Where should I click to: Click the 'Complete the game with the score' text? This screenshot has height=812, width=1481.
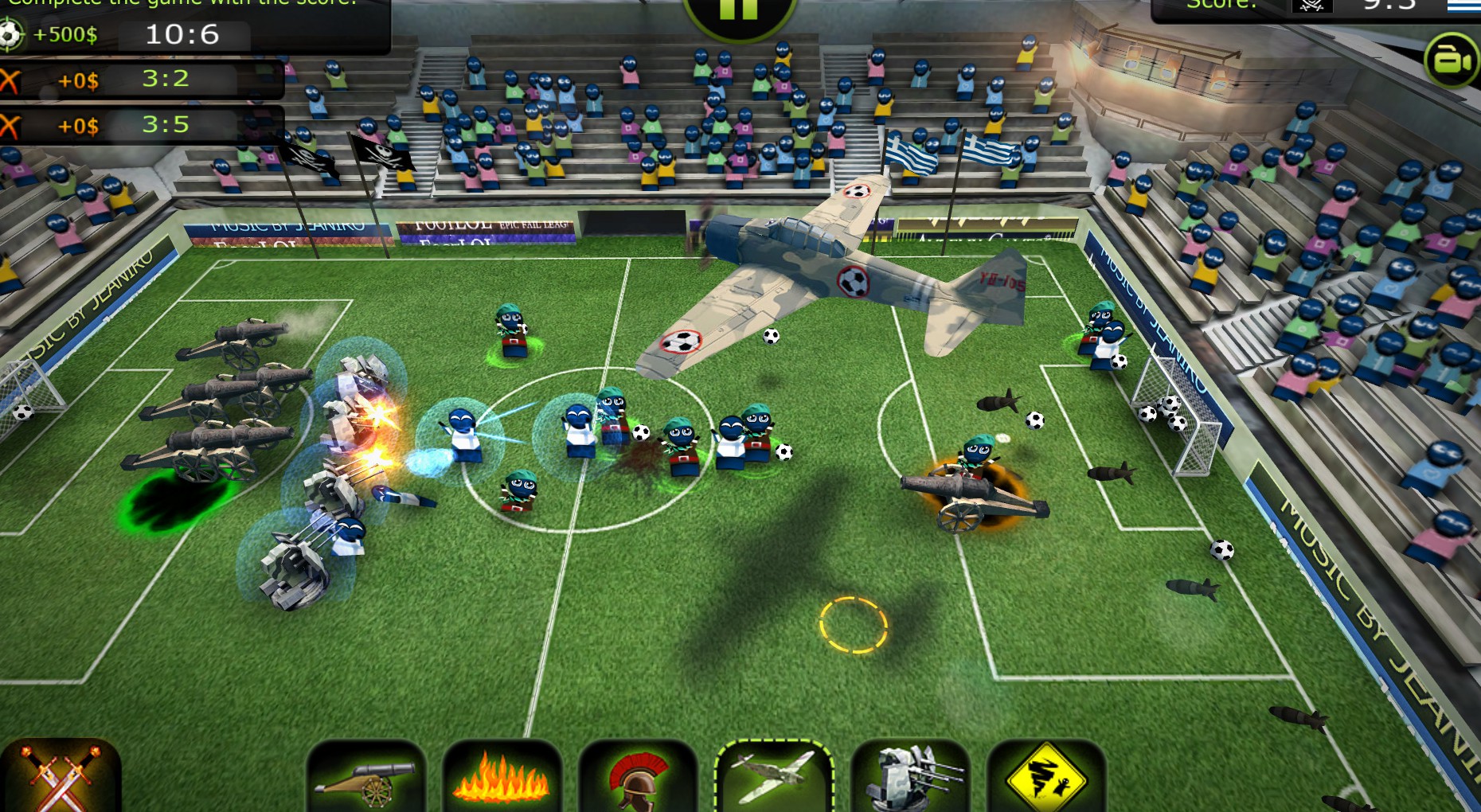[175, 2]
